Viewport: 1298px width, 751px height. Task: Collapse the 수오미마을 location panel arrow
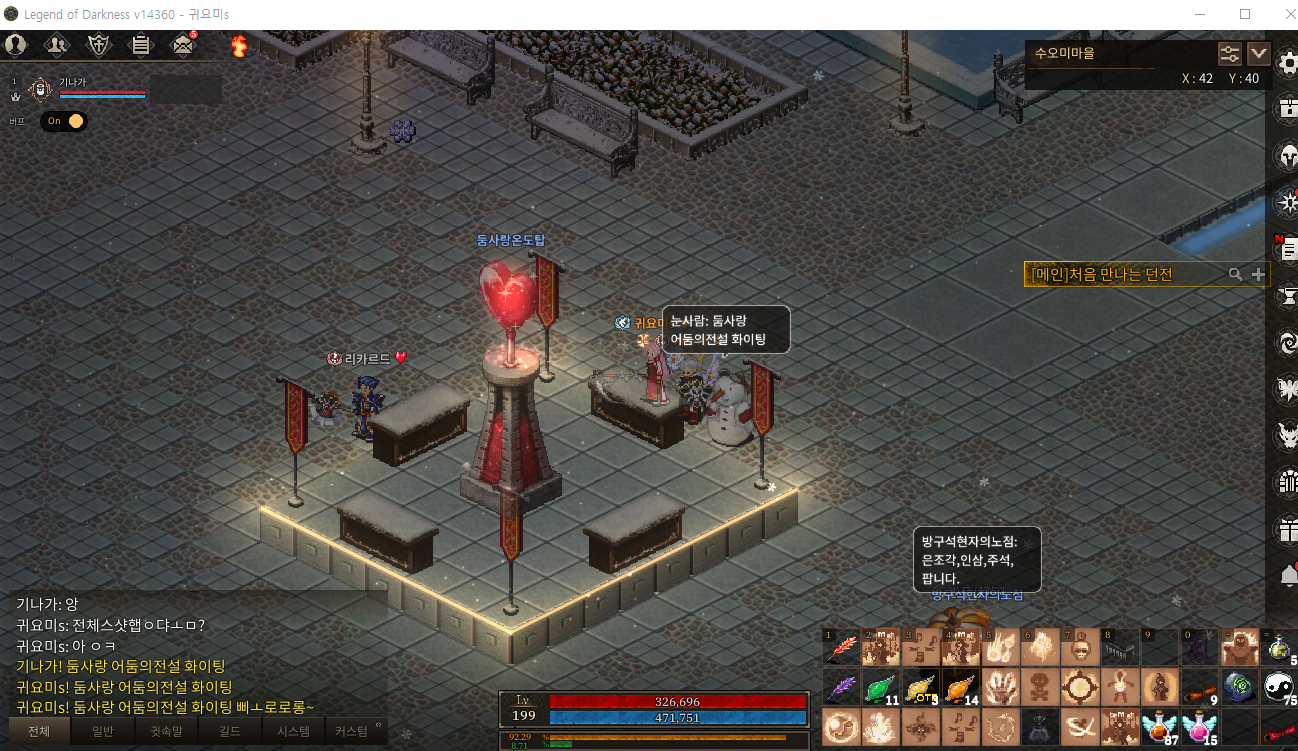pos(1258,54)
